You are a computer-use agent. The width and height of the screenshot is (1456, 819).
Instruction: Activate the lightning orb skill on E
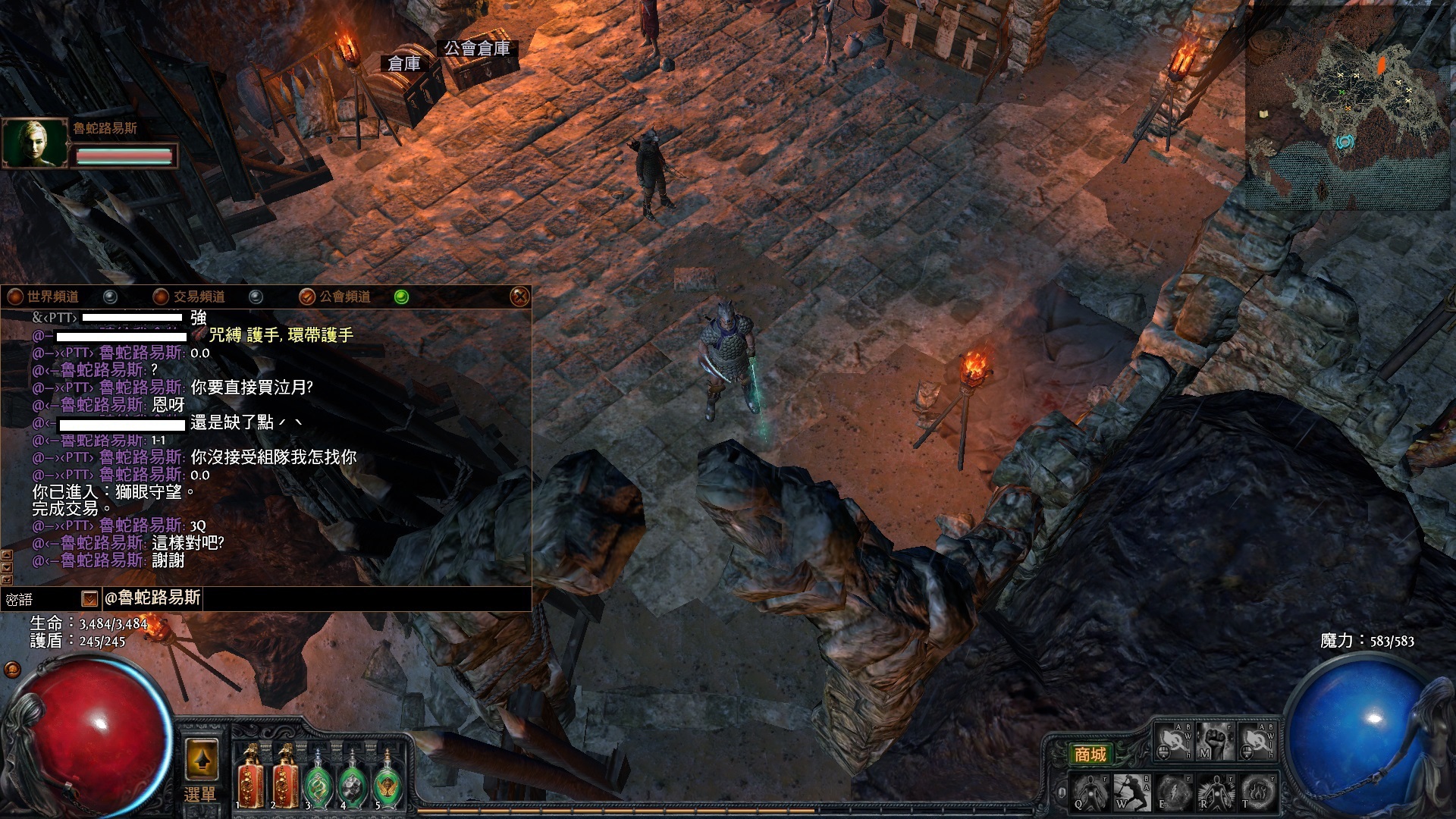click(1174, 792)
